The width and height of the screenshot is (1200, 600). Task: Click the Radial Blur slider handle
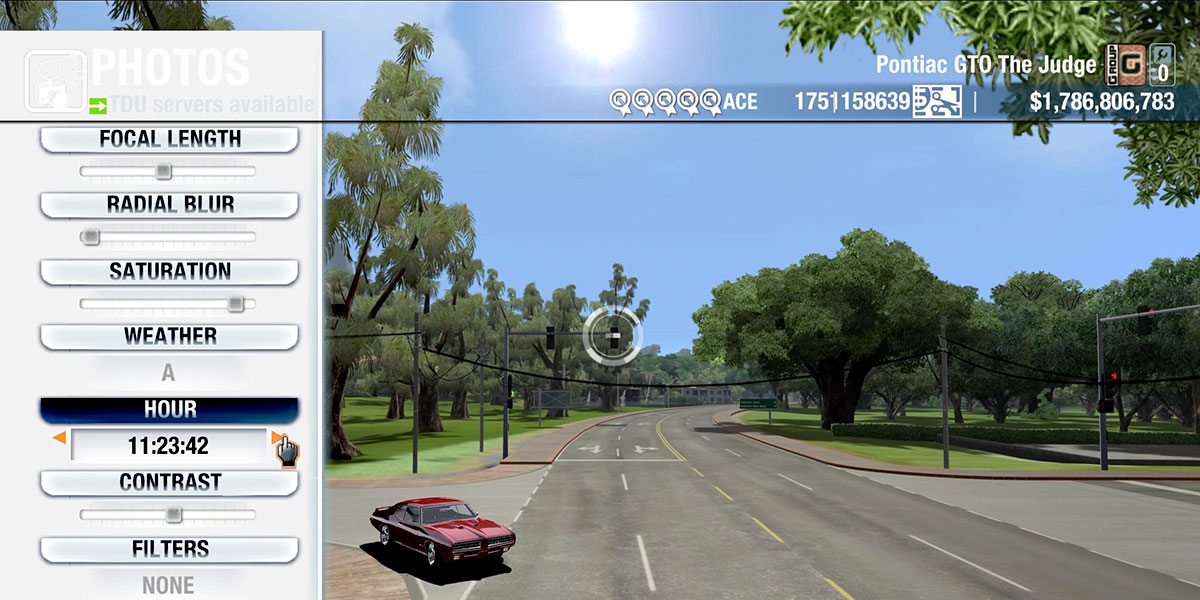click(x=91, y=237)
